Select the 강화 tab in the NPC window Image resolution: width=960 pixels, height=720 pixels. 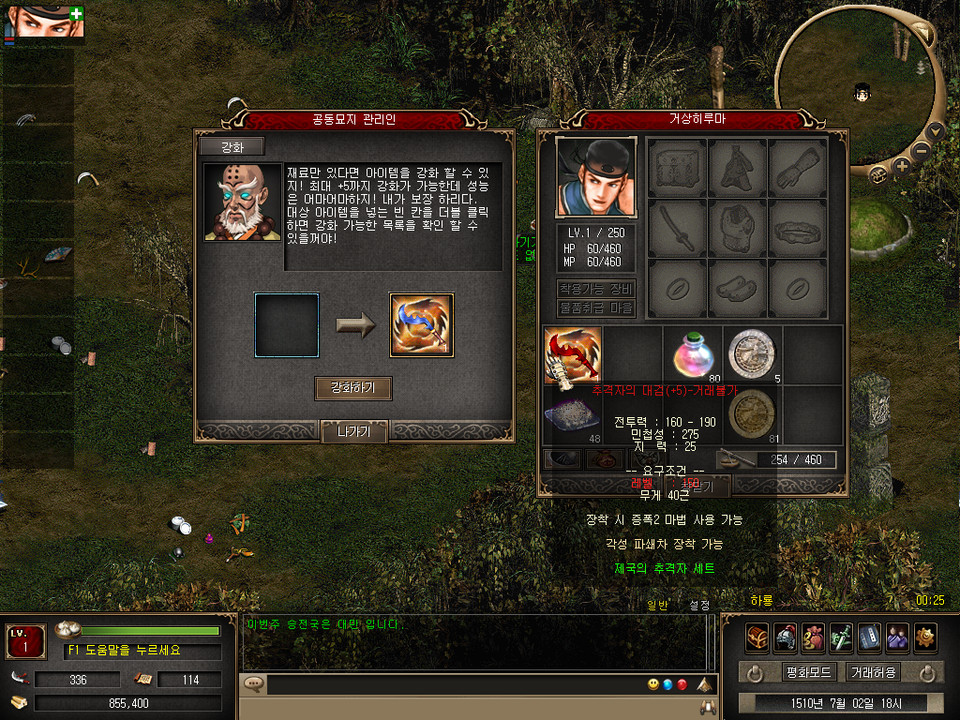[x=231, y=147]
